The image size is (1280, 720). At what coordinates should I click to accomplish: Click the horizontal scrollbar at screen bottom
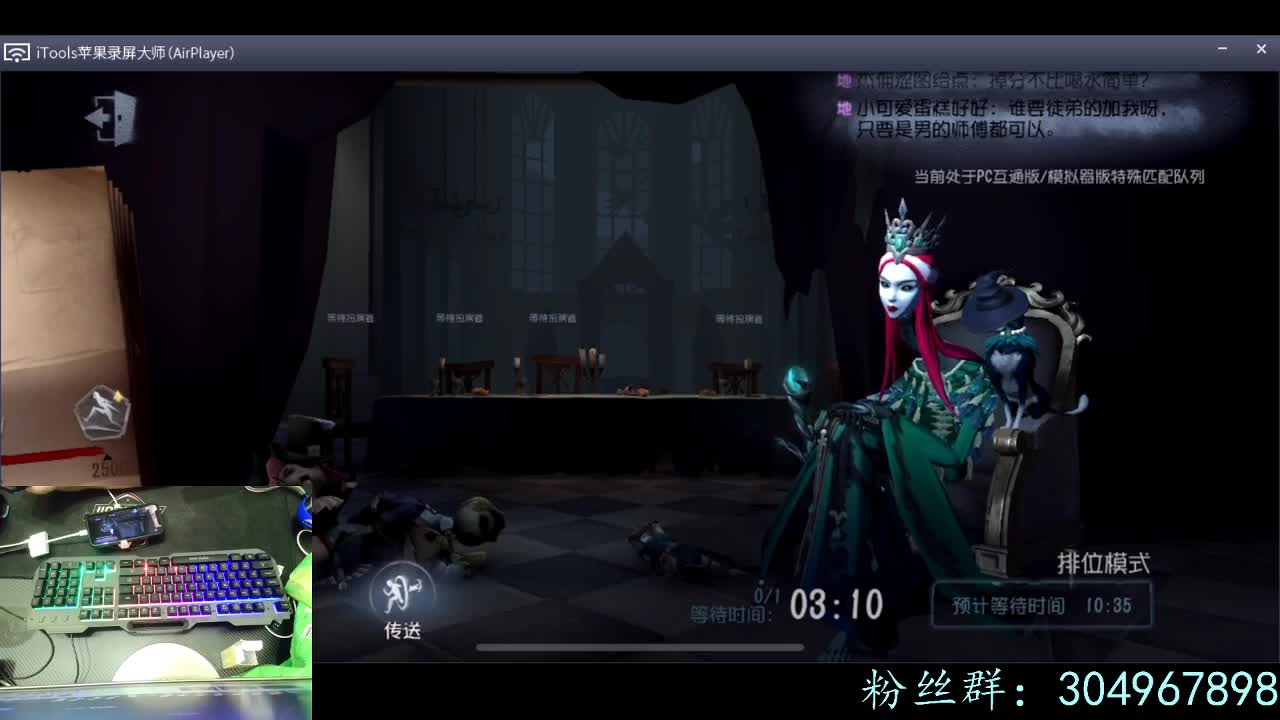(640, 648)
